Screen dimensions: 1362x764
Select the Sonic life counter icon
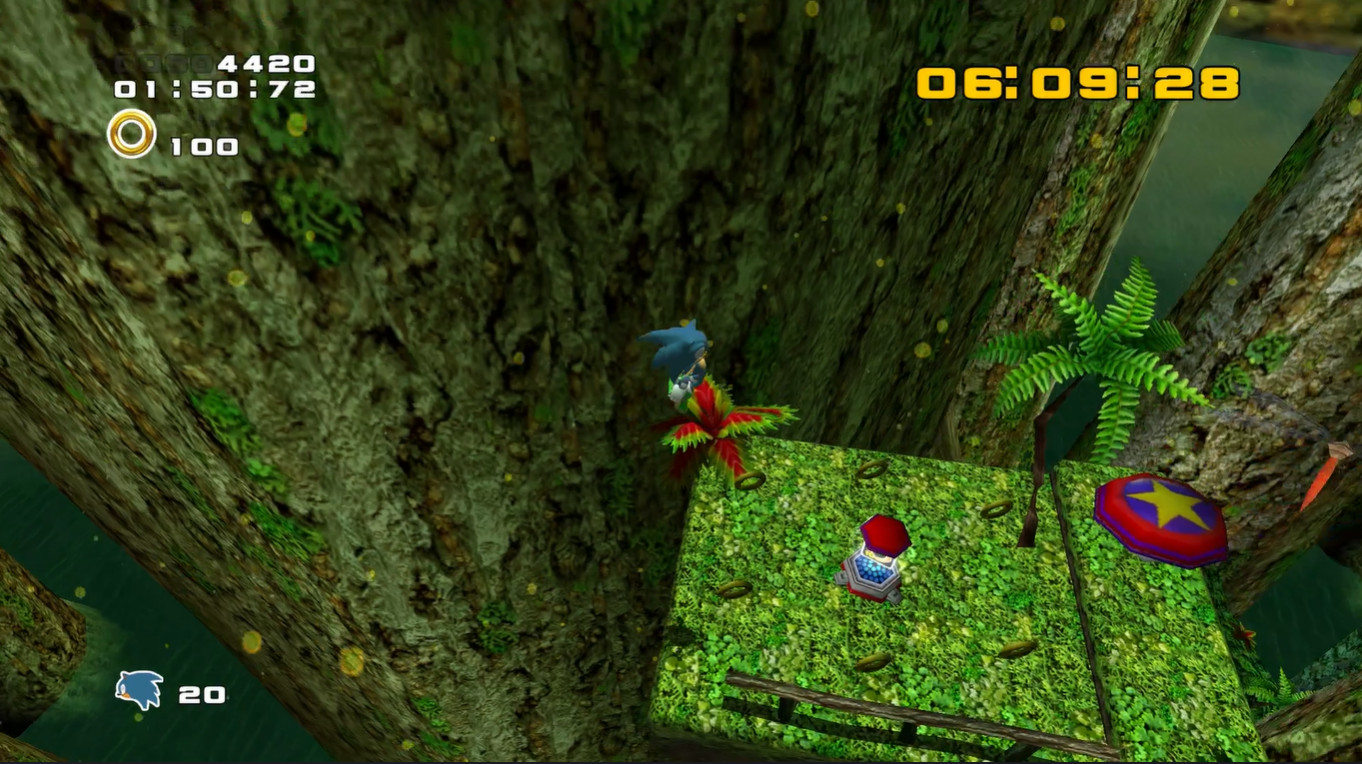(138, 687)
